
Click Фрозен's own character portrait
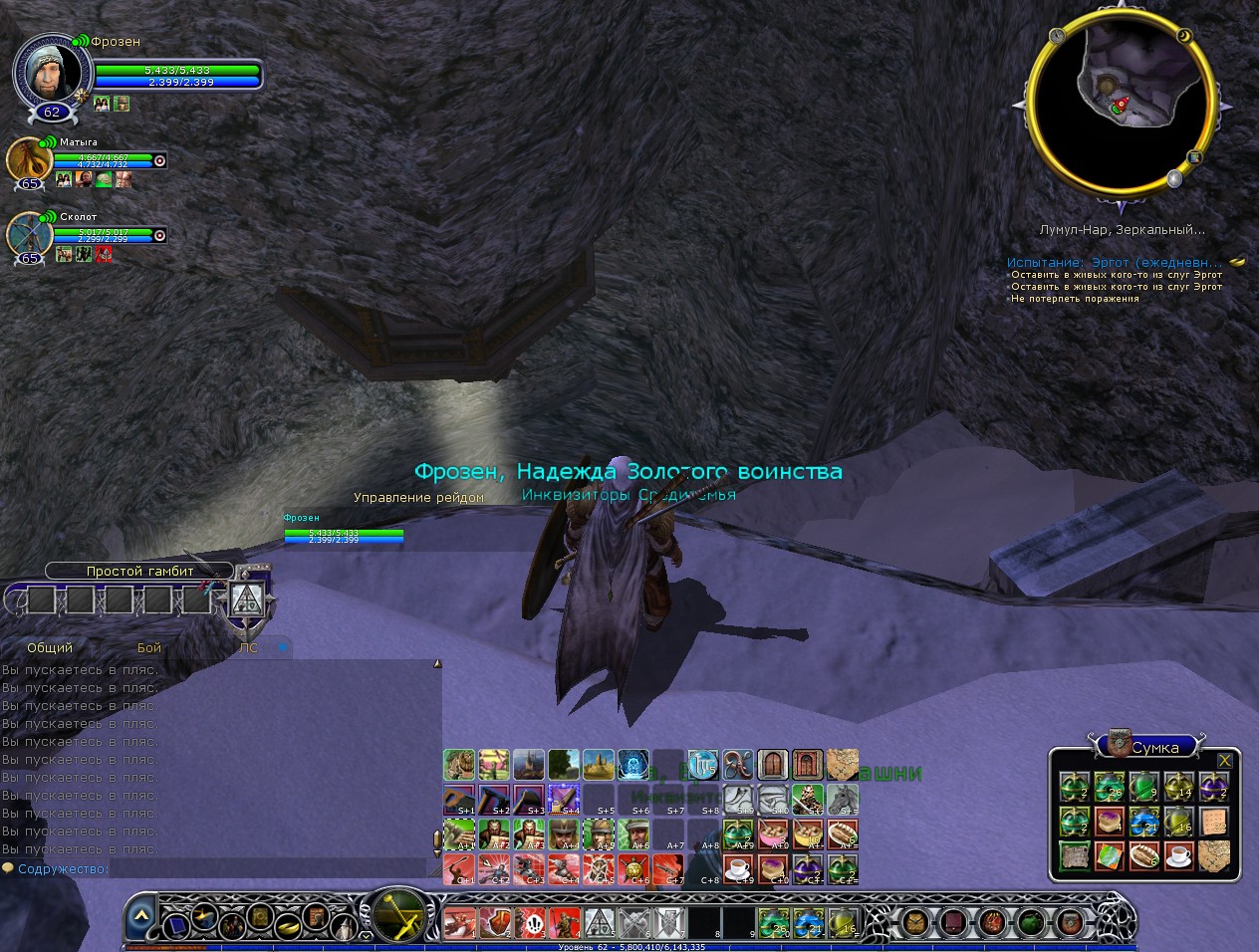coord(52,72)
